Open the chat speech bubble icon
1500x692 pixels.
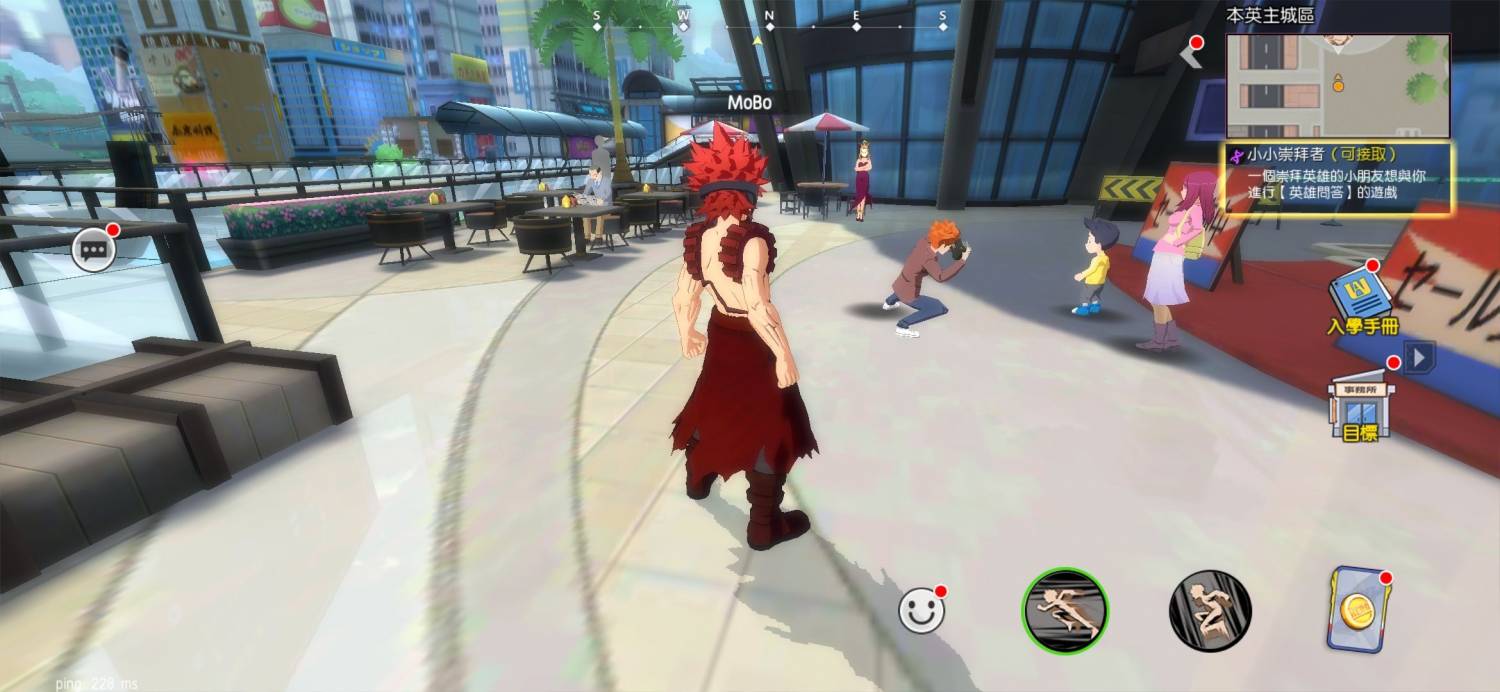[x=91, y=250]
